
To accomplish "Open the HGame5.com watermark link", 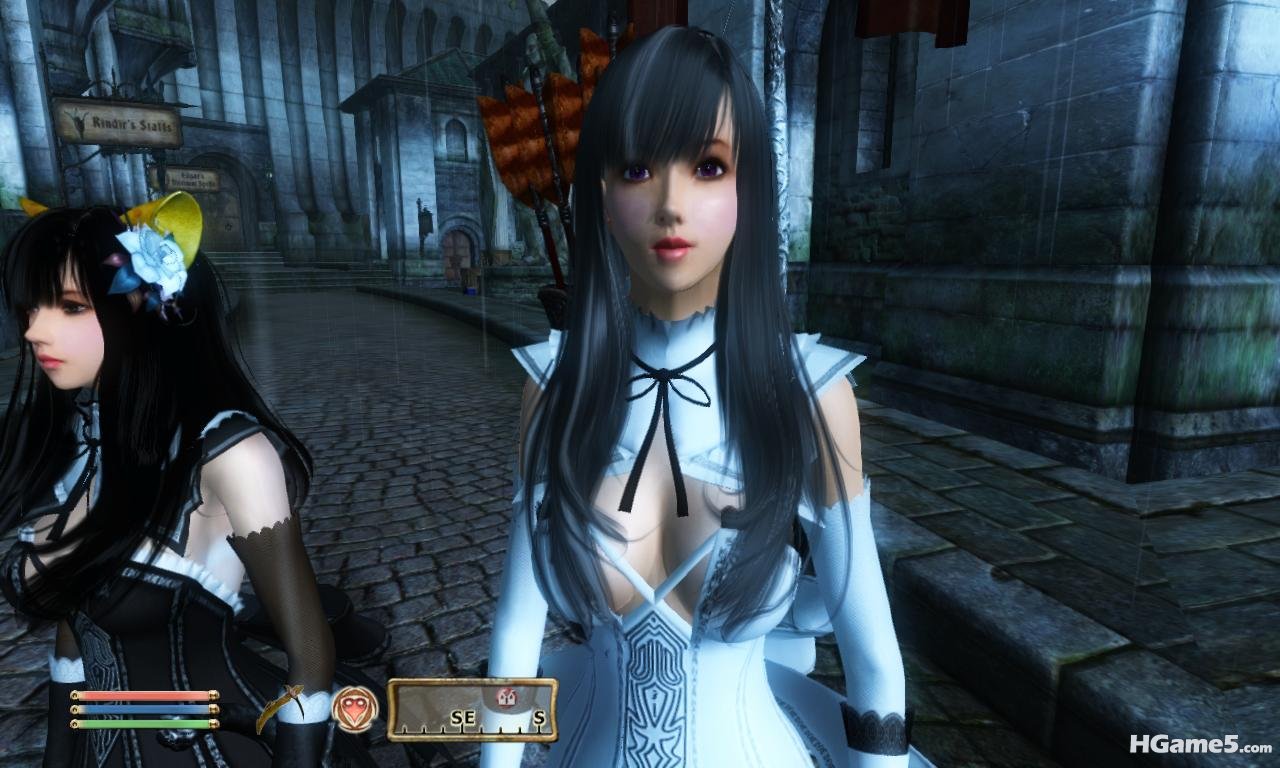I will tap(1200, 744).
